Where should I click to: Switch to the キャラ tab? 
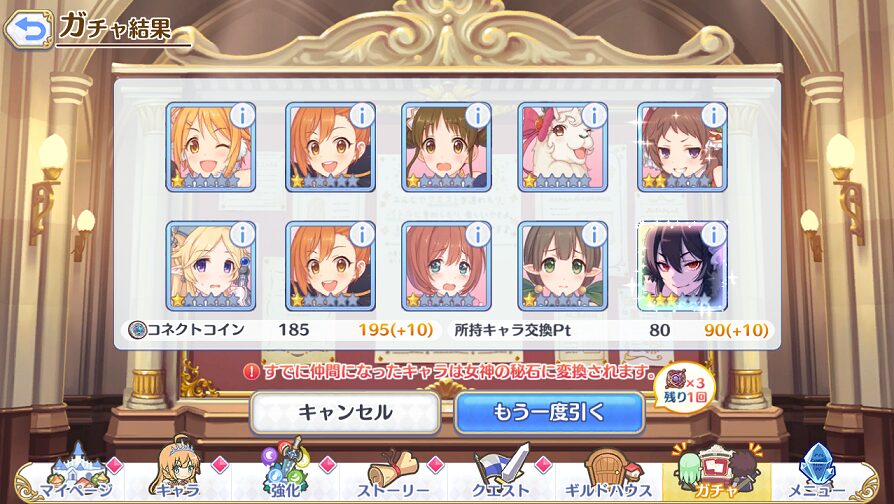pyautogui.click(x=176, y=478)
